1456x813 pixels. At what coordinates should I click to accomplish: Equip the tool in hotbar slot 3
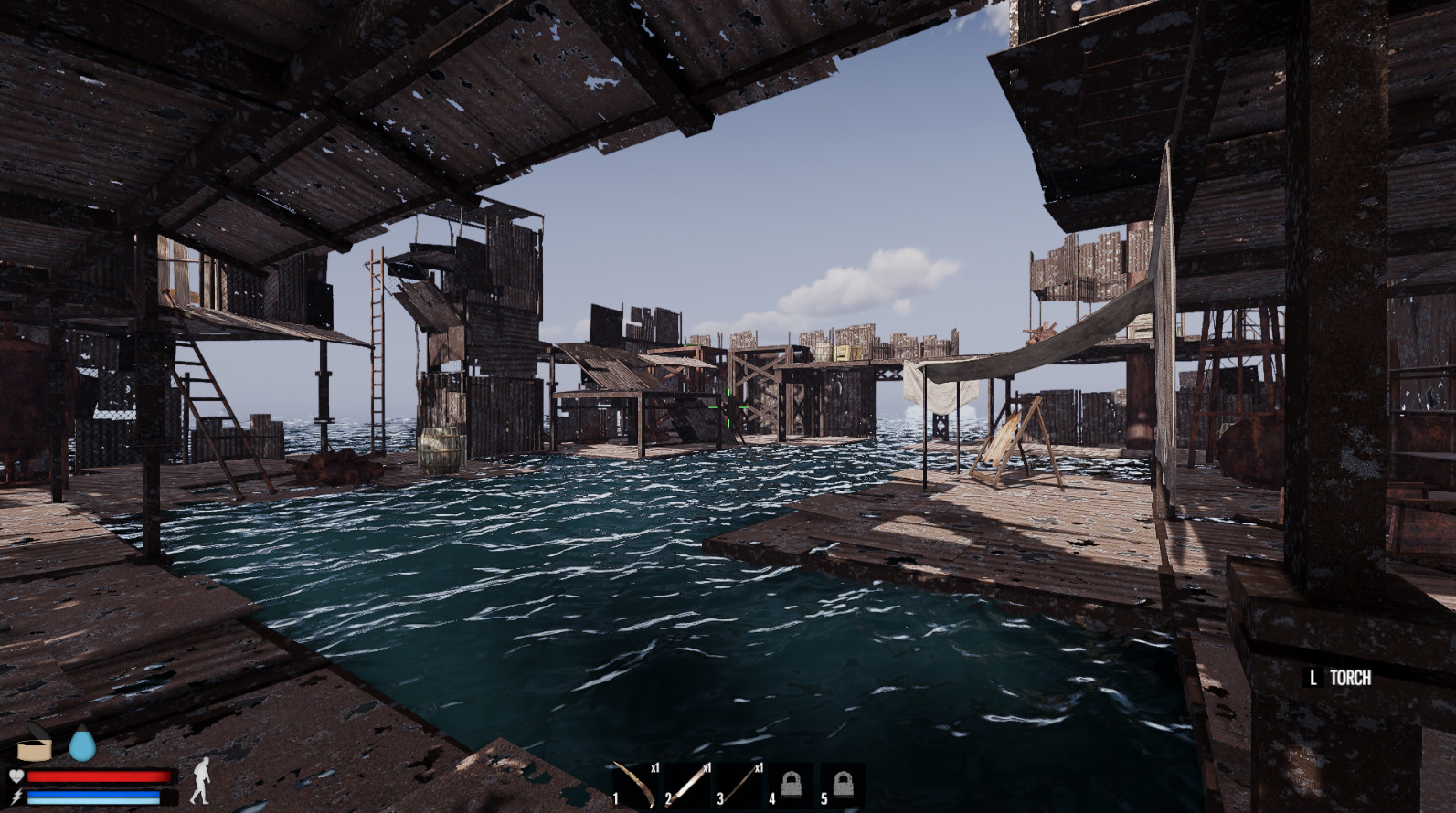pyautogui.click(x=739, y=785)
